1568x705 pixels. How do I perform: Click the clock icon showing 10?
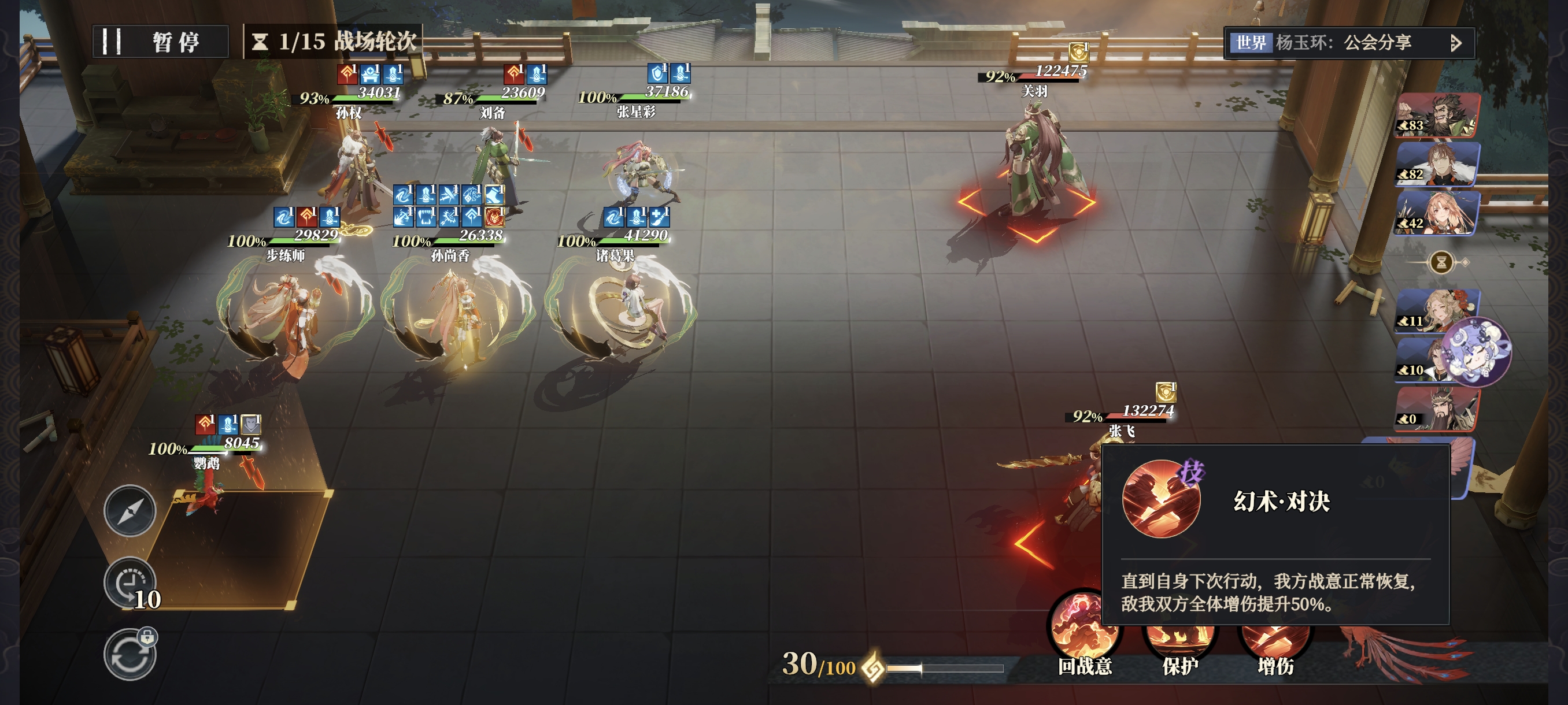tap(130, 582)
